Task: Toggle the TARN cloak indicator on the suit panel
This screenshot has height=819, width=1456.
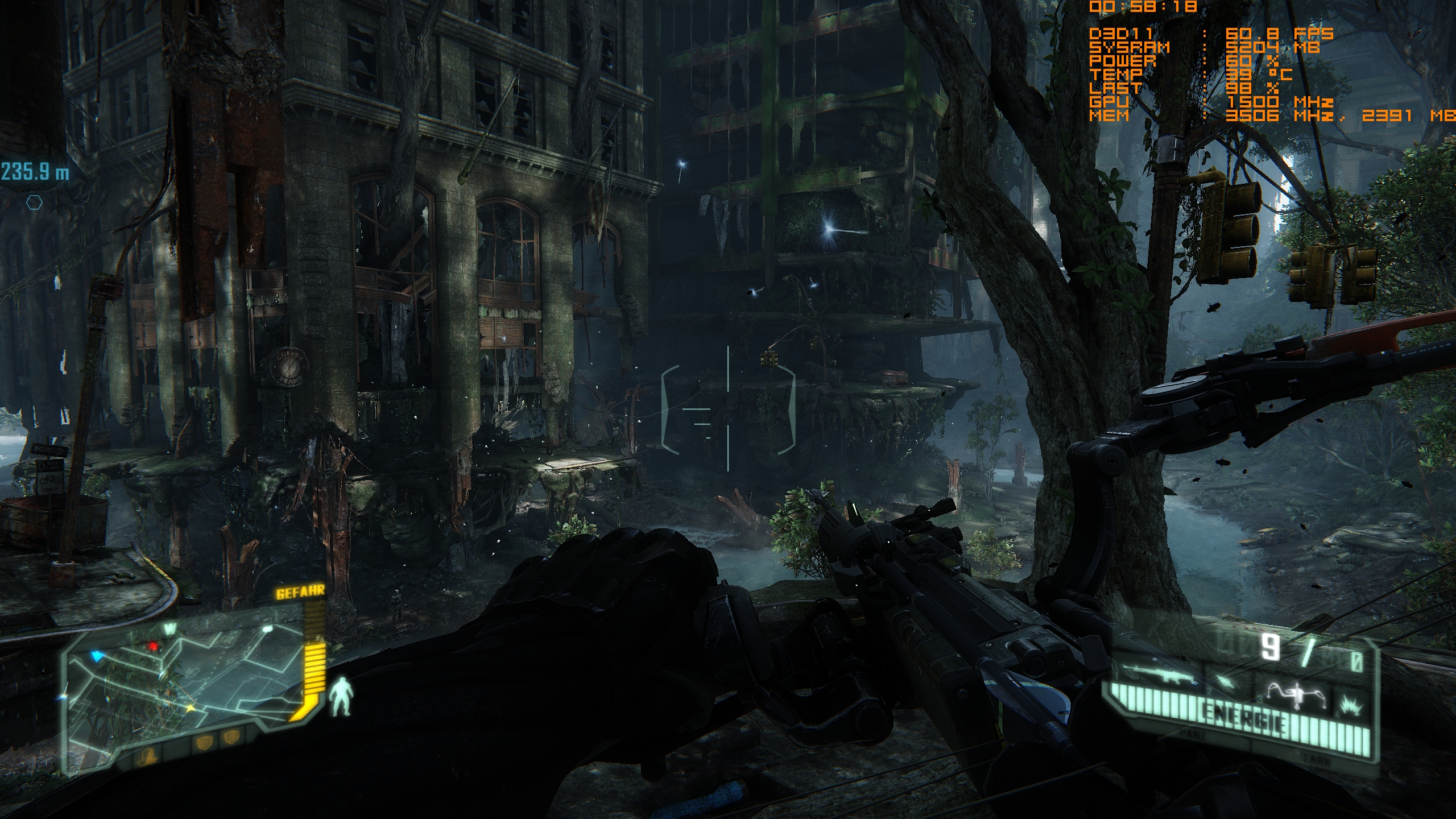Action: coord(1317,761)
